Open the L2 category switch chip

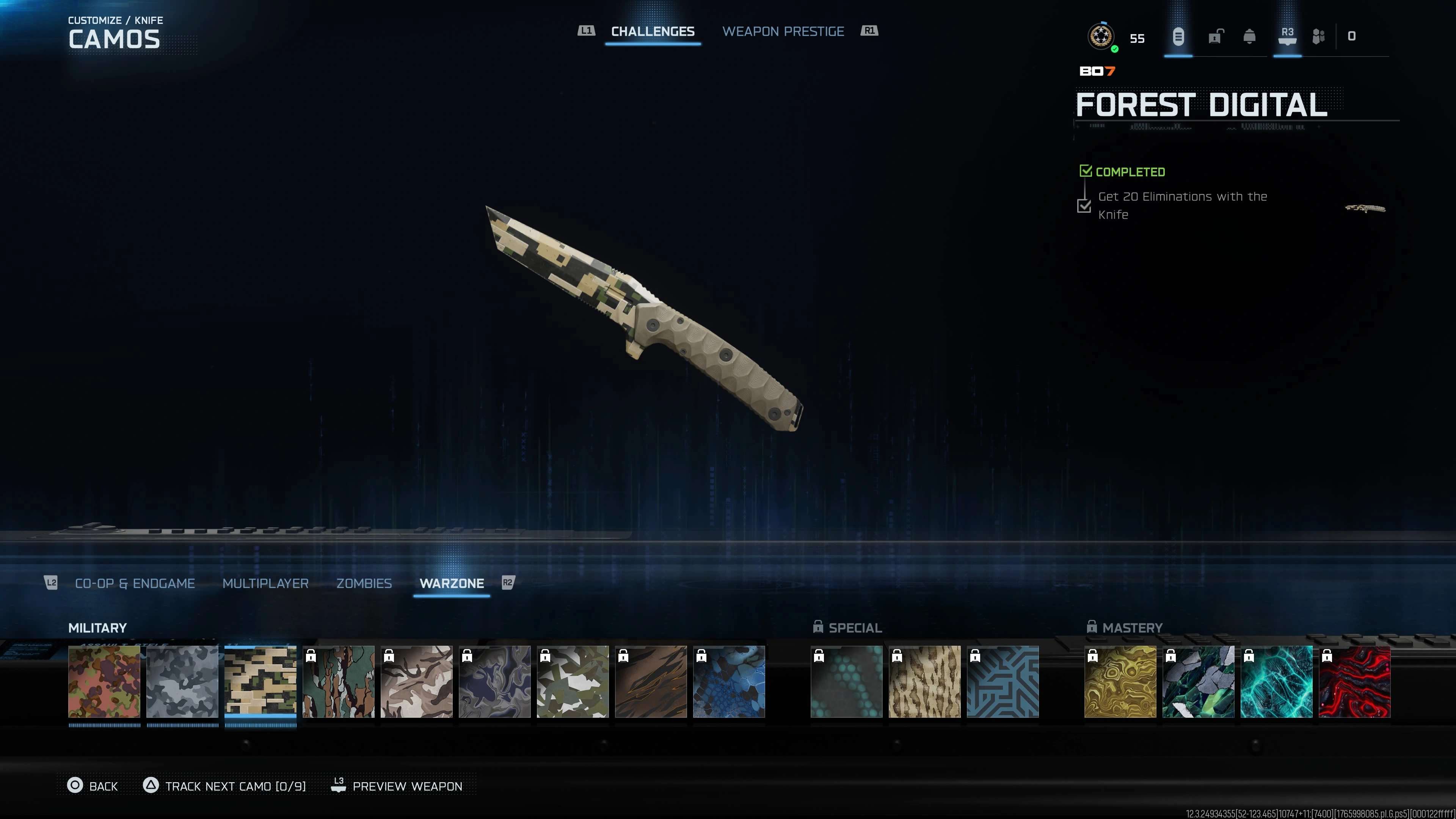pos(52,583)
